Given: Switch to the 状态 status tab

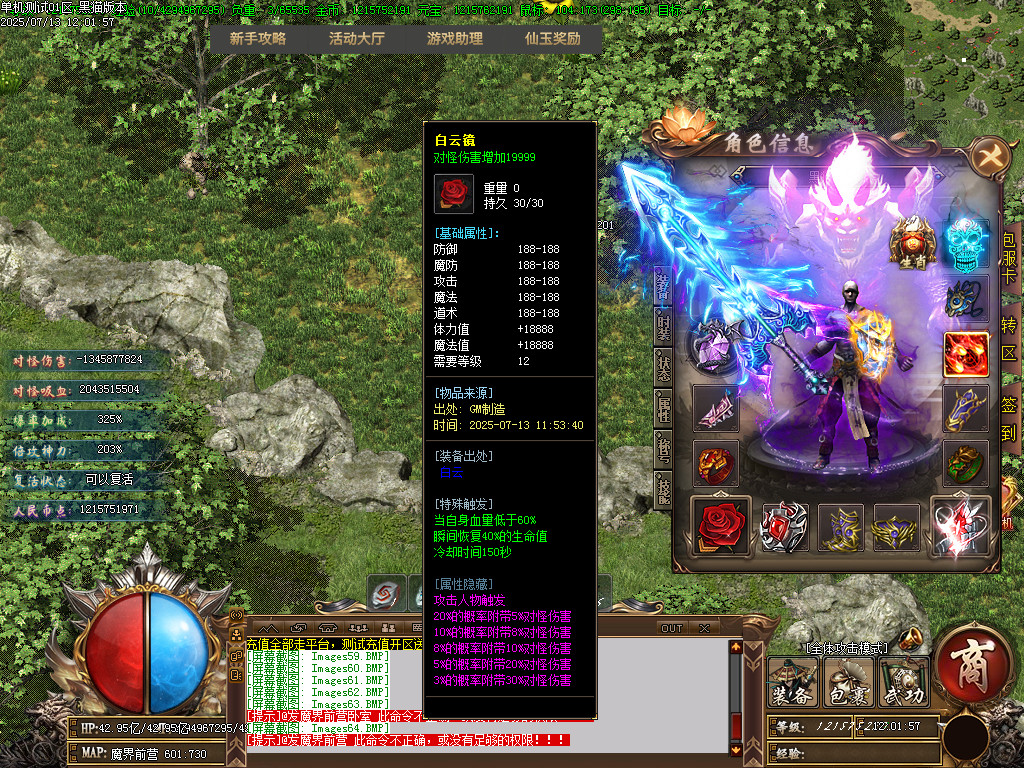Looking at the screenshot, I should coord(663,365).
